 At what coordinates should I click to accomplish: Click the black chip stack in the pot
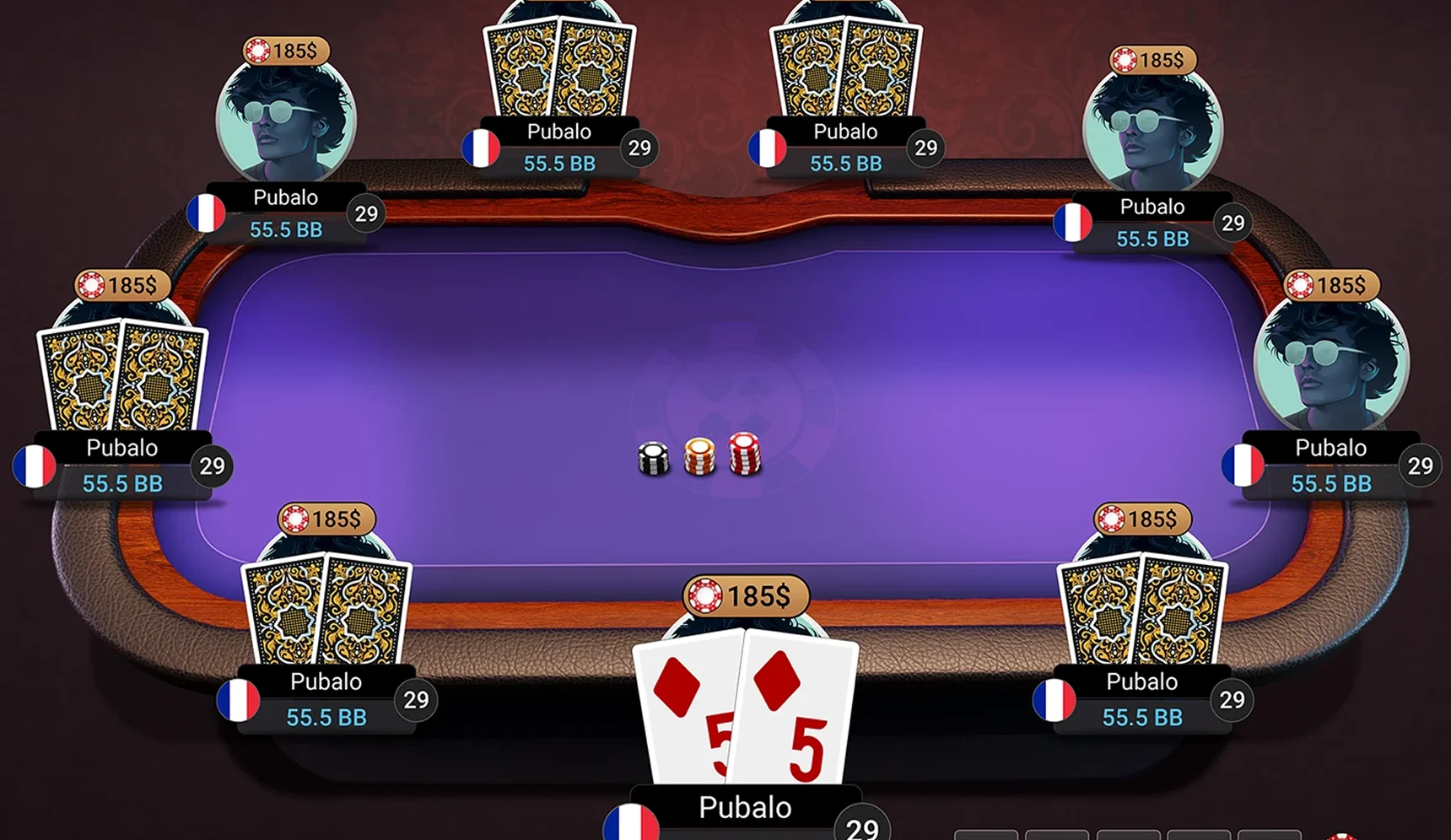654,458
